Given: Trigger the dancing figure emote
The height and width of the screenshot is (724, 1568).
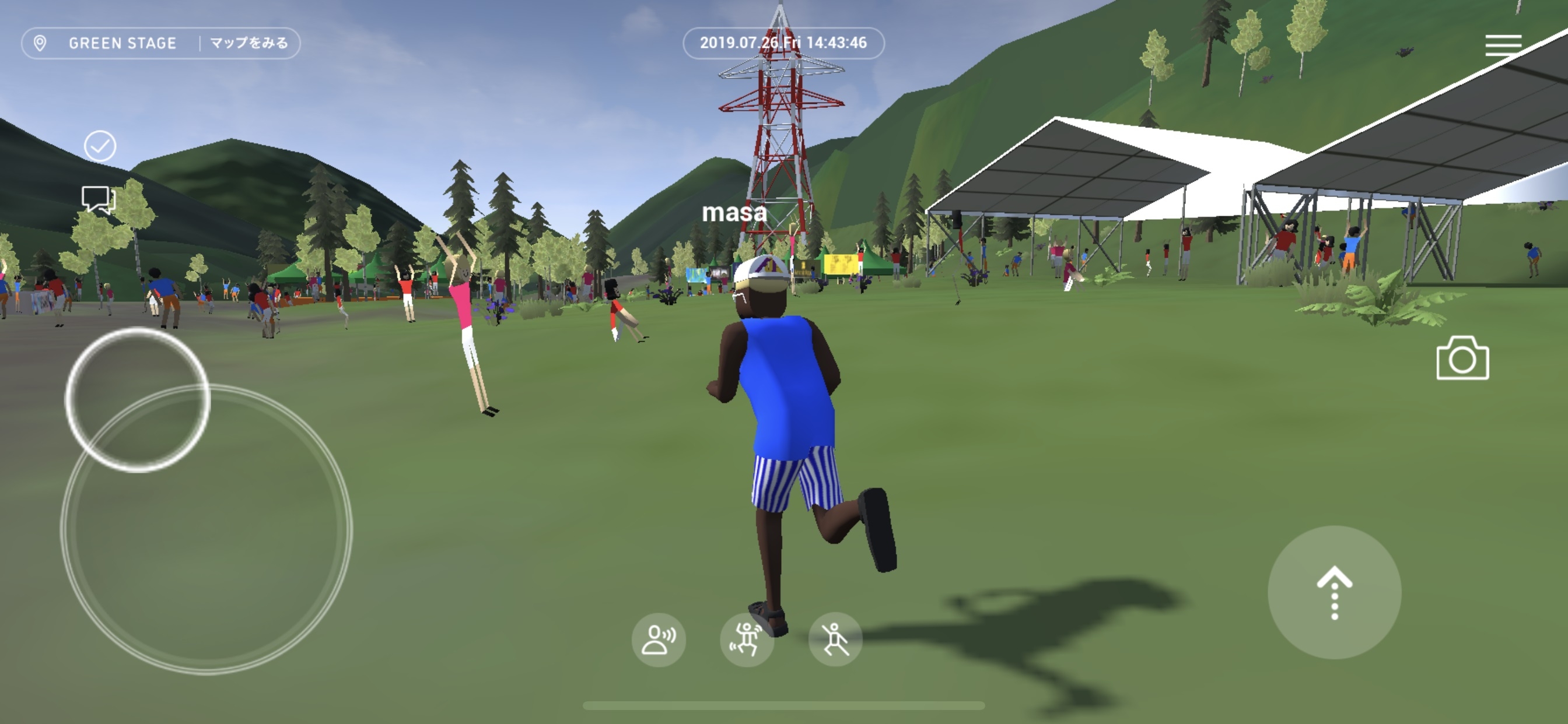Looking at the screenshot, I should coord(746,639).
